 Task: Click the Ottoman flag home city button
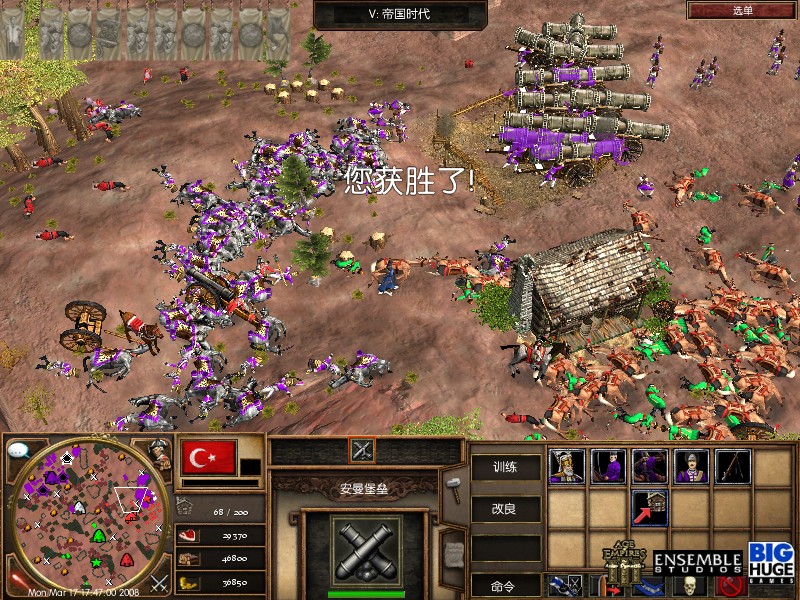209,457
